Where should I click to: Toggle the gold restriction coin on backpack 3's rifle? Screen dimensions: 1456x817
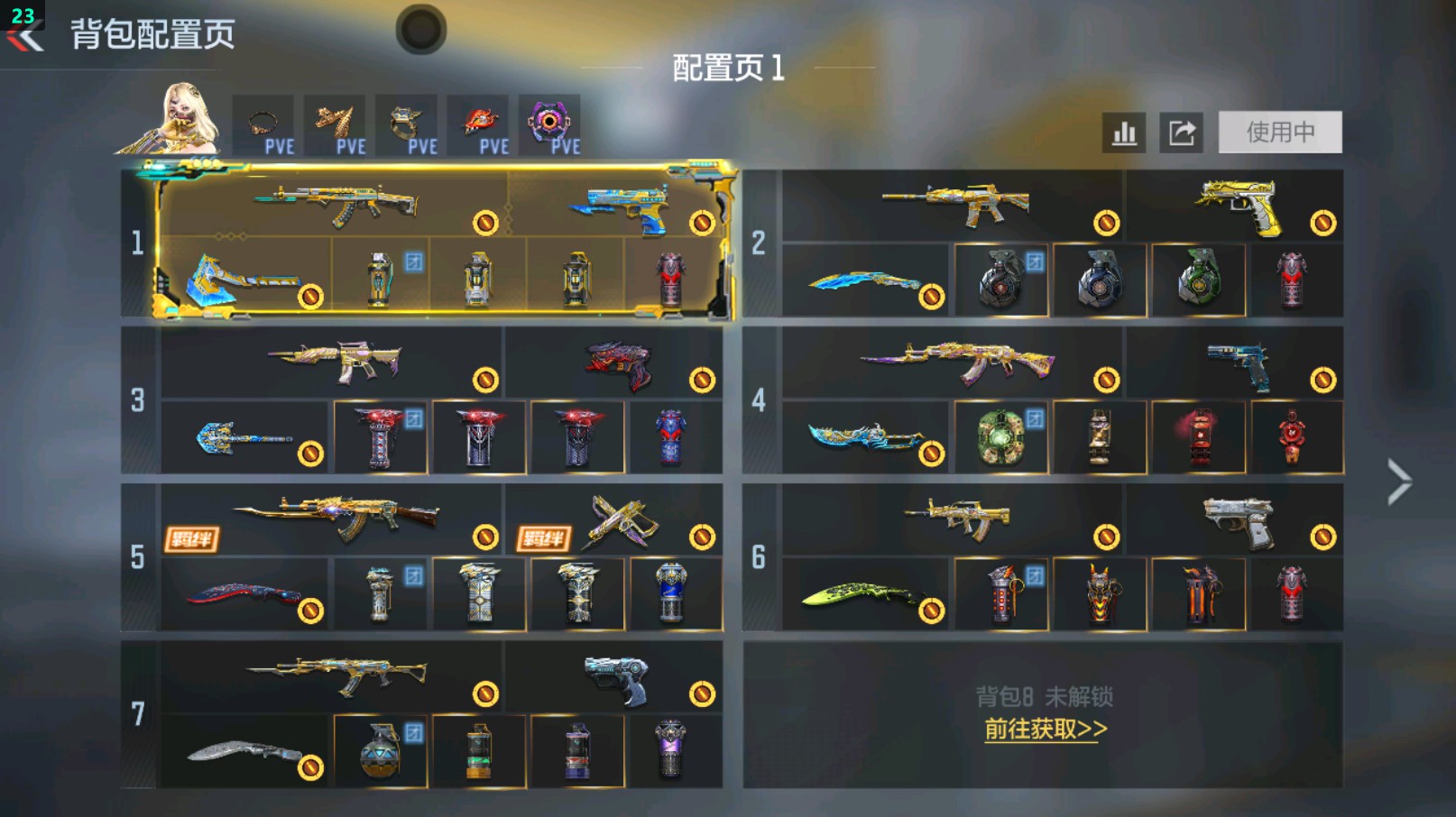(x=487, y=381)
